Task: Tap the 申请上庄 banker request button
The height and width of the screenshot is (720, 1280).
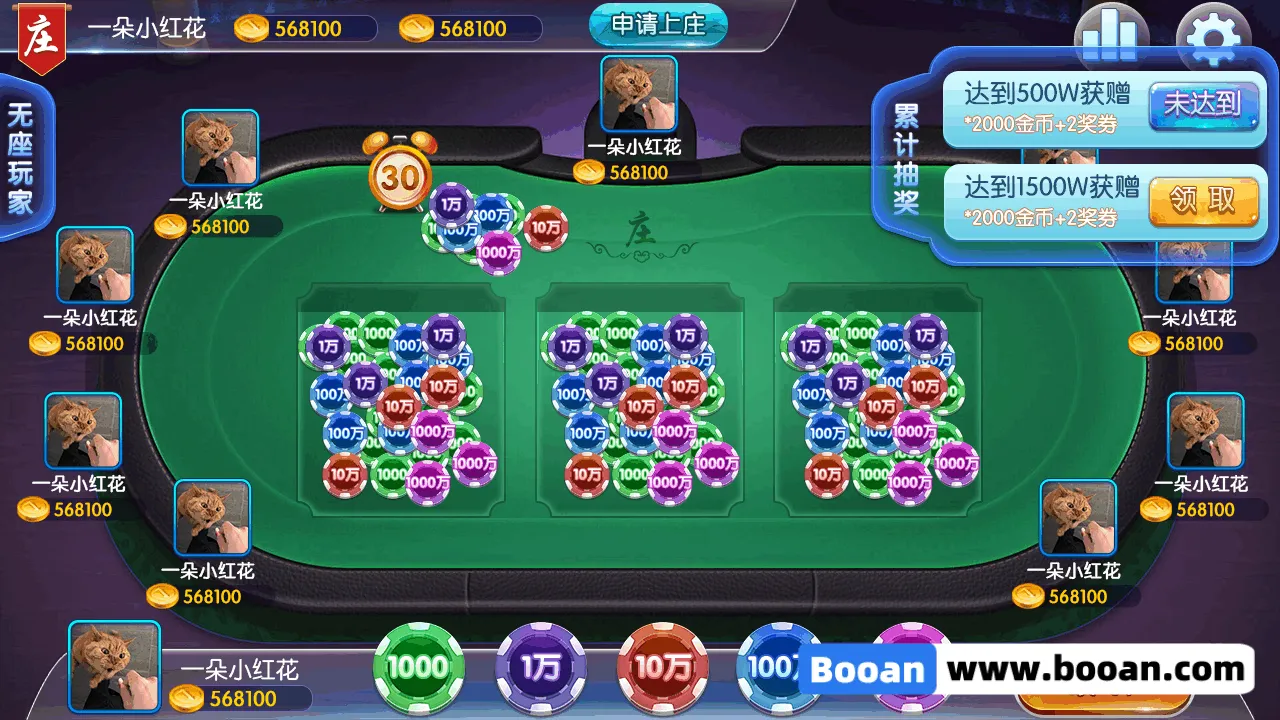Action: pos(657,25)
